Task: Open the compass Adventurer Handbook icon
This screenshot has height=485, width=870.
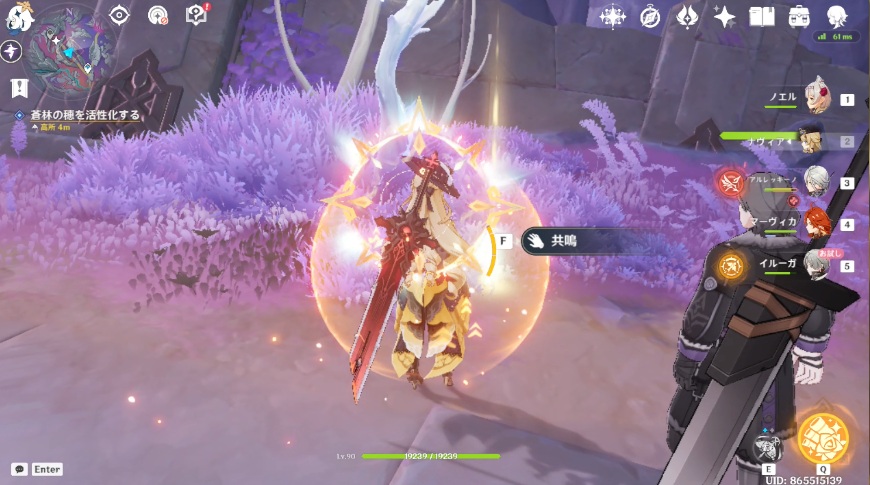Action: click(x=650, y=17)
